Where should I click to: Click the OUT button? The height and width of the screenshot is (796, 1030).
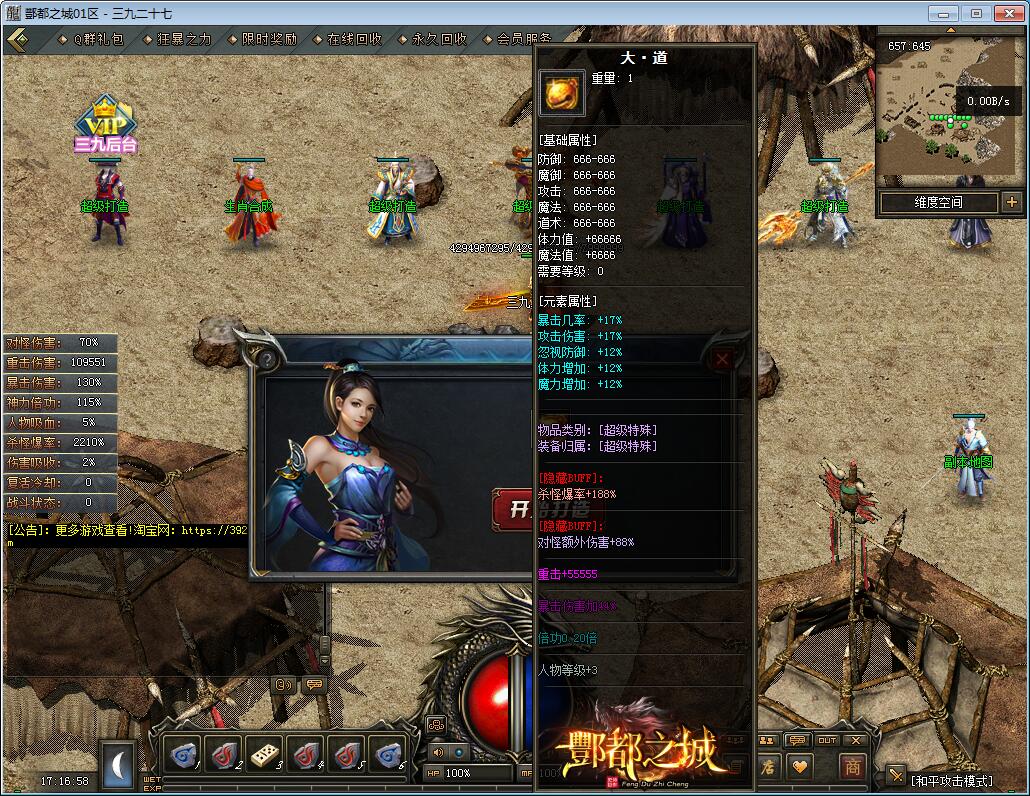pos(827,740)
